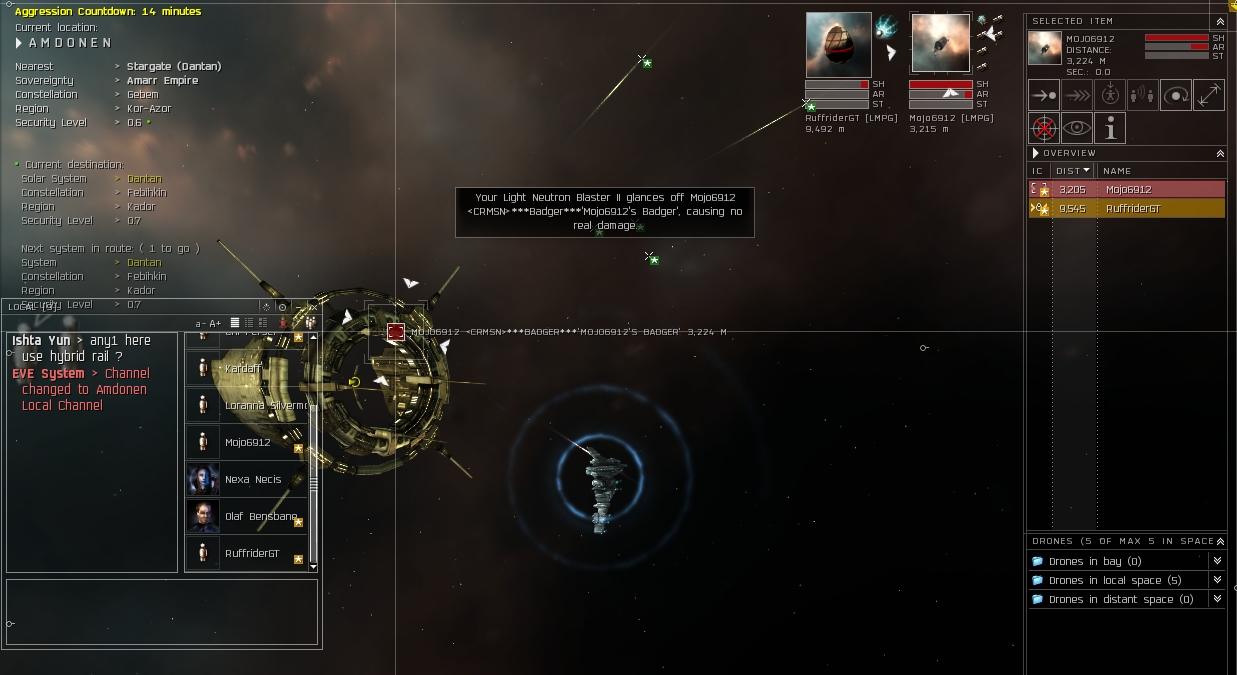Expand Drones in local space group
Image resolution: width=1237 pixels, height=675 pixels.
[x=1217, y=580]
